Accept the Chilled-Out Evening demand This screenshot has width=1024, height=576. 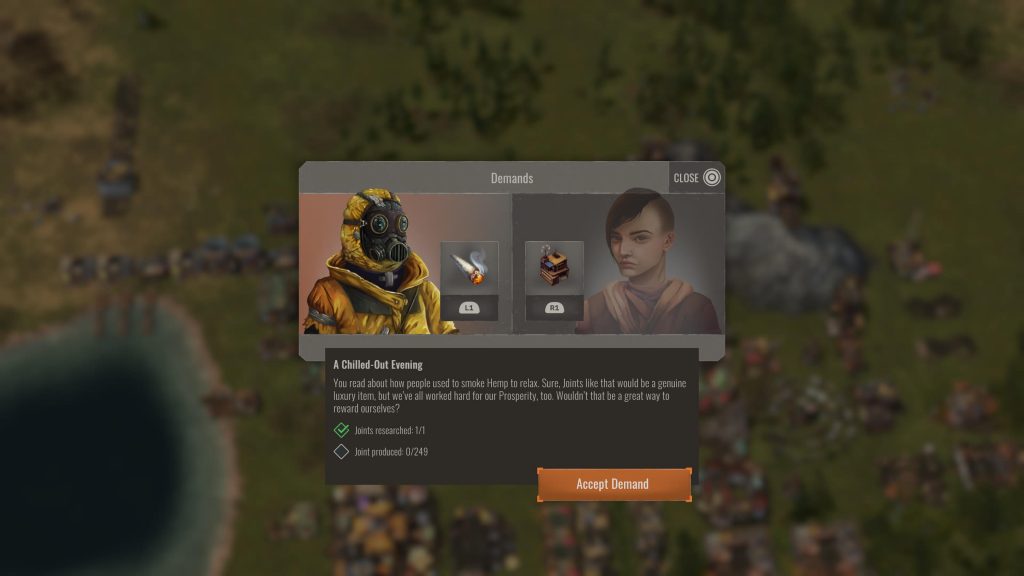pos(613,484)
